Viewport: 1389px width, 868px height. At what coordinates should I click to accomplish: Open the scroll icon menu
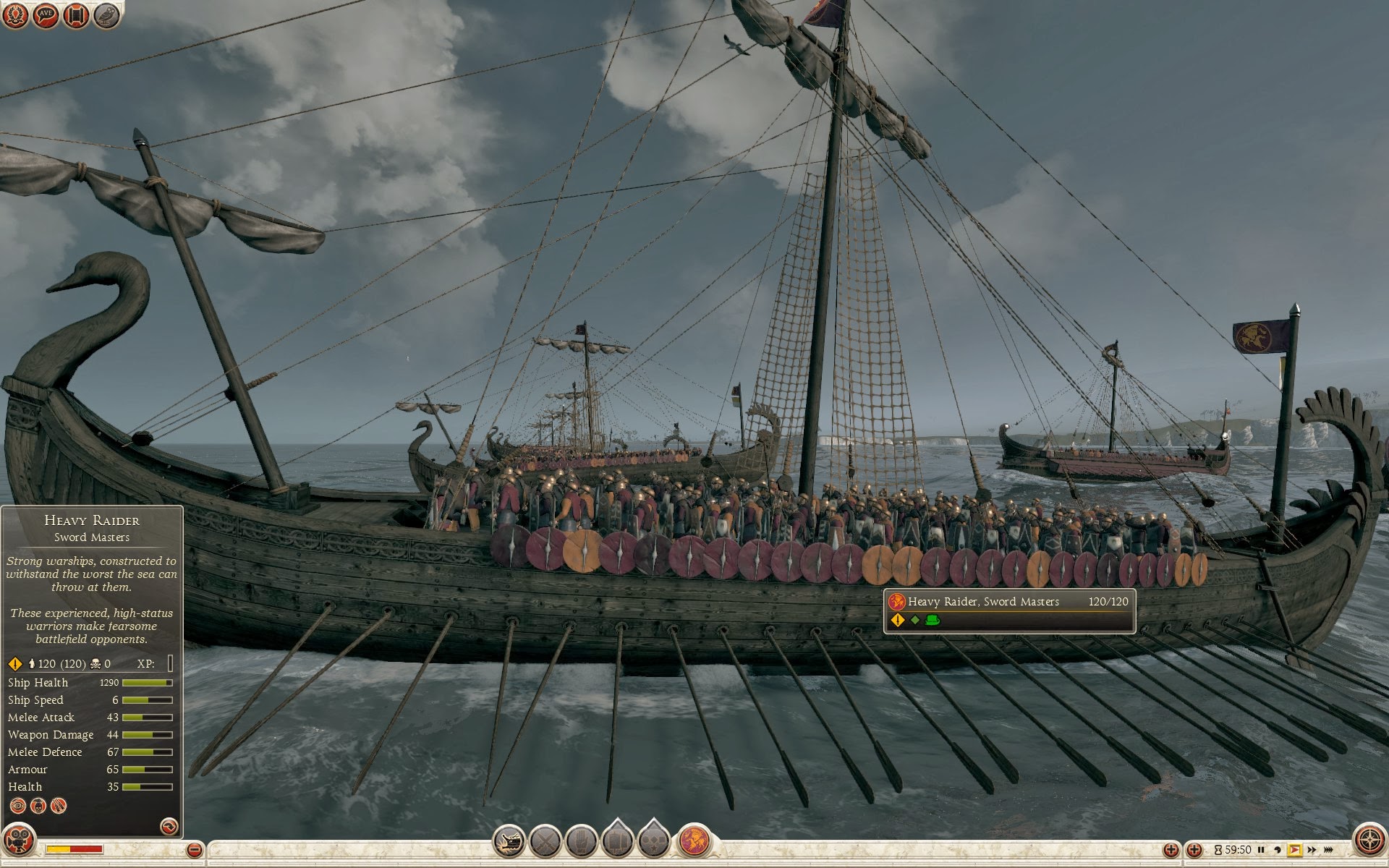(76, 14)
